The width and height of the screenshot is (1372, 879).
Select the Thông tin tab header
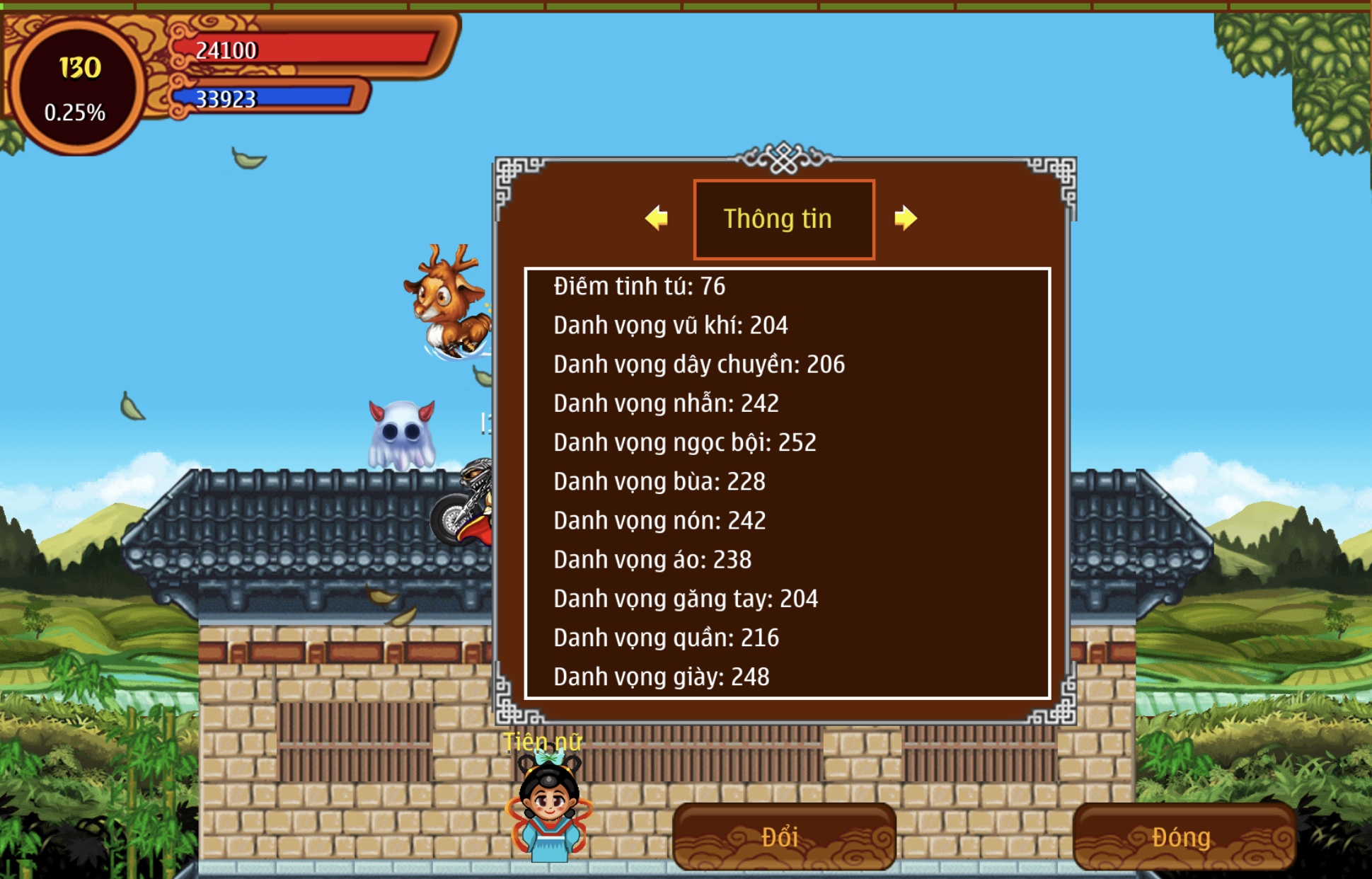pyautogui.click(x=783, y=219)
